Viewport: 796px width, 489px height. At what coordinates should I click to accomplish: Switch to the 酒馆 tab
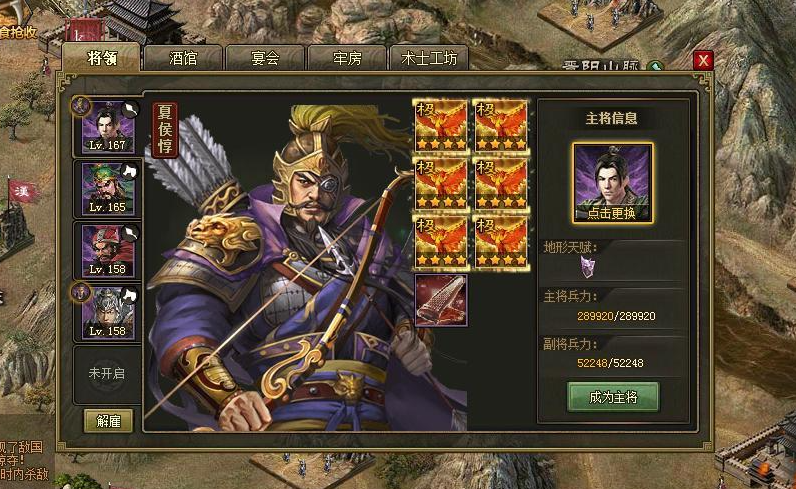[183, 58]
